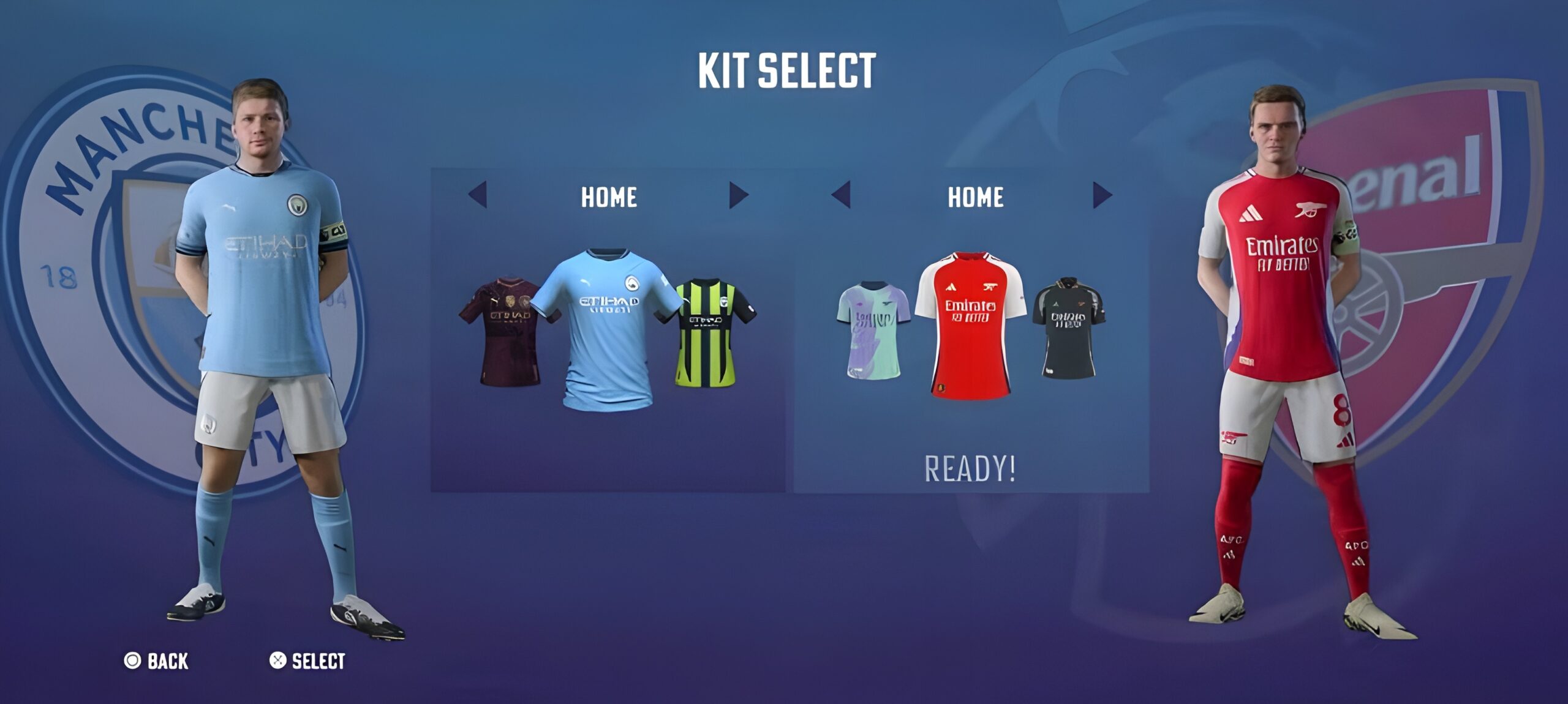The width and height of the screenshot is (1568, 704).
Task: Go back with the Back button
Action: tap(157, 661)
